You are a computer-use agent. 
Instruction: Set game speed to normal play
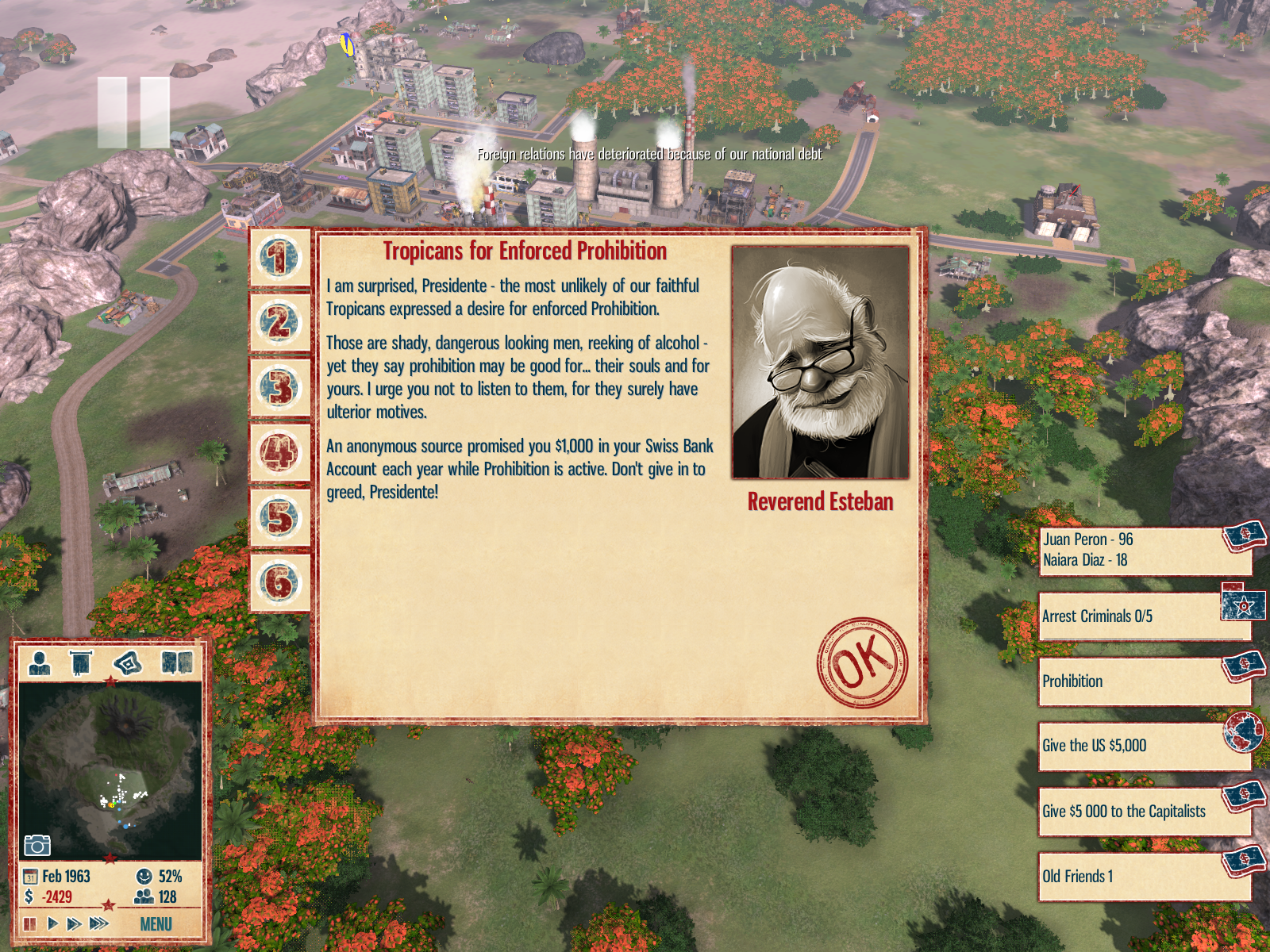pyautogui.click(x=52, y=924)
